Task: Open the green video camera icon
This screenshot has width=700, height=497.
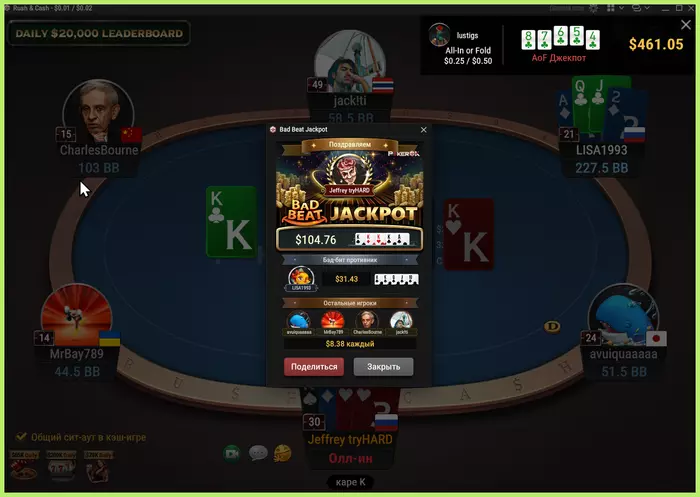Action: tap(232, 453)
